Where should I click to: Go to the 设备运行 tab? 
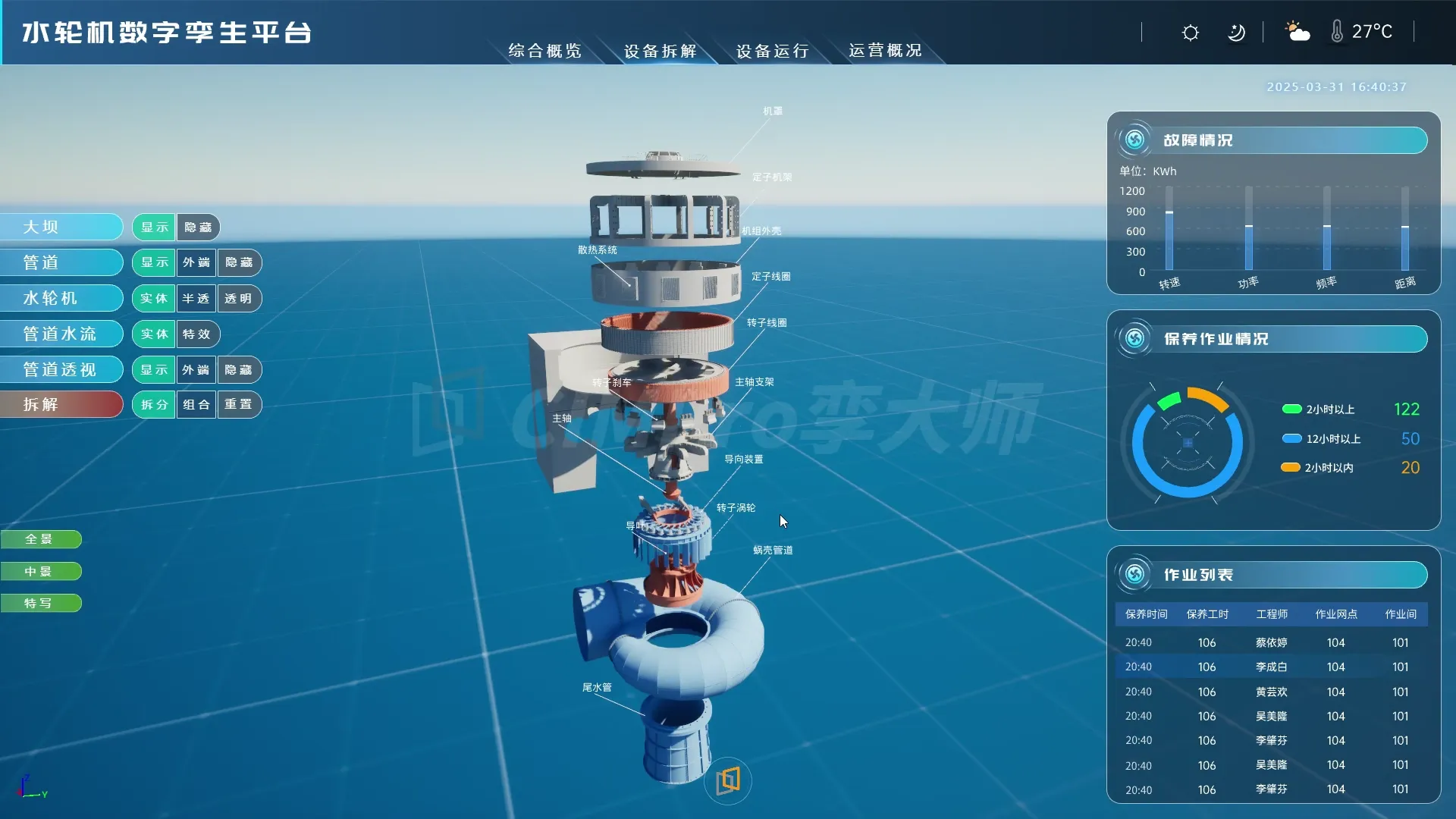[772, 51]
